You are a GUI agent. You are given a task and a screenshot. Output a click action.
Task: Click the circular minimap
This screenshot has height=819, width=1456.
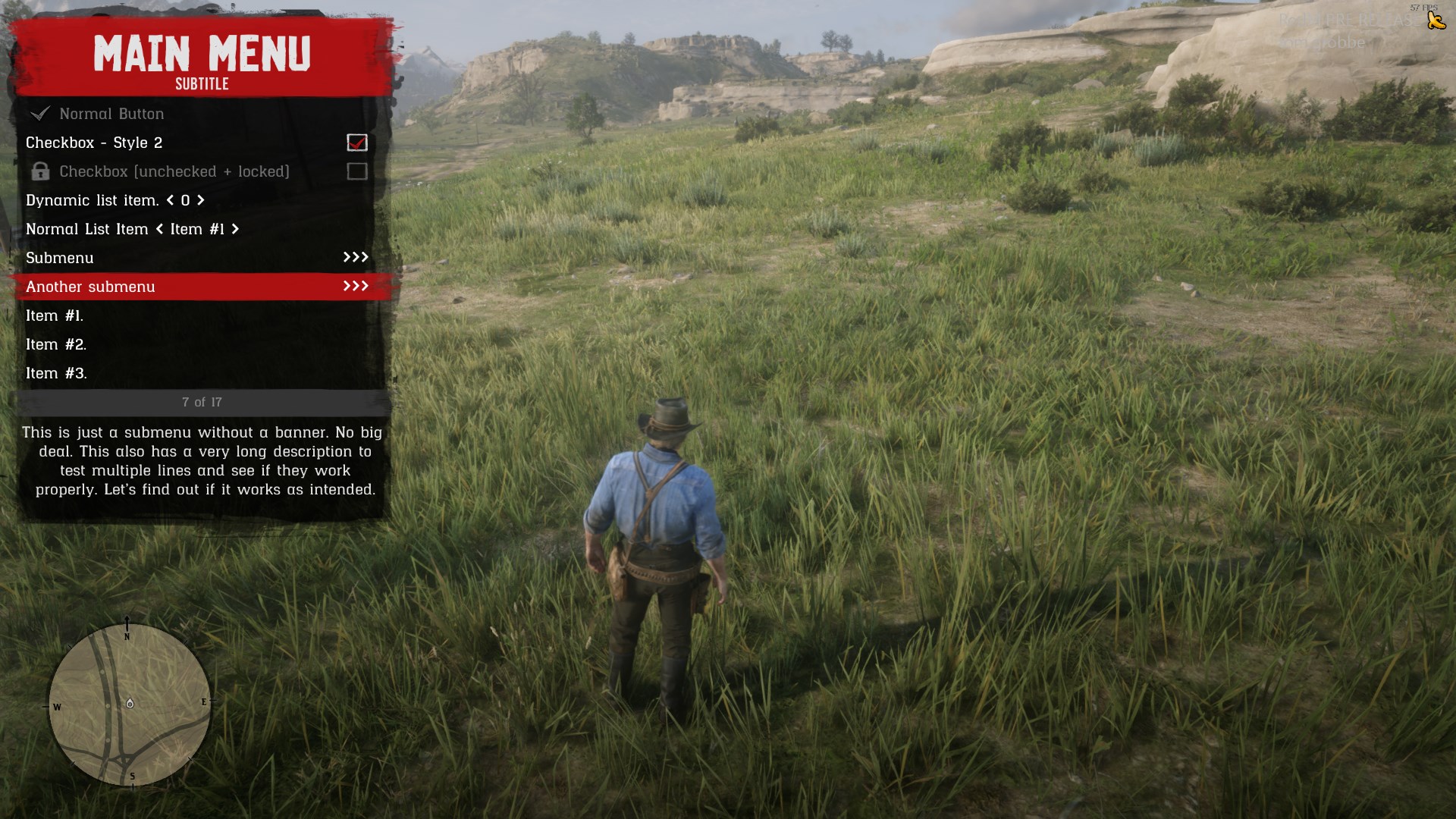click(x=130, y=704)
